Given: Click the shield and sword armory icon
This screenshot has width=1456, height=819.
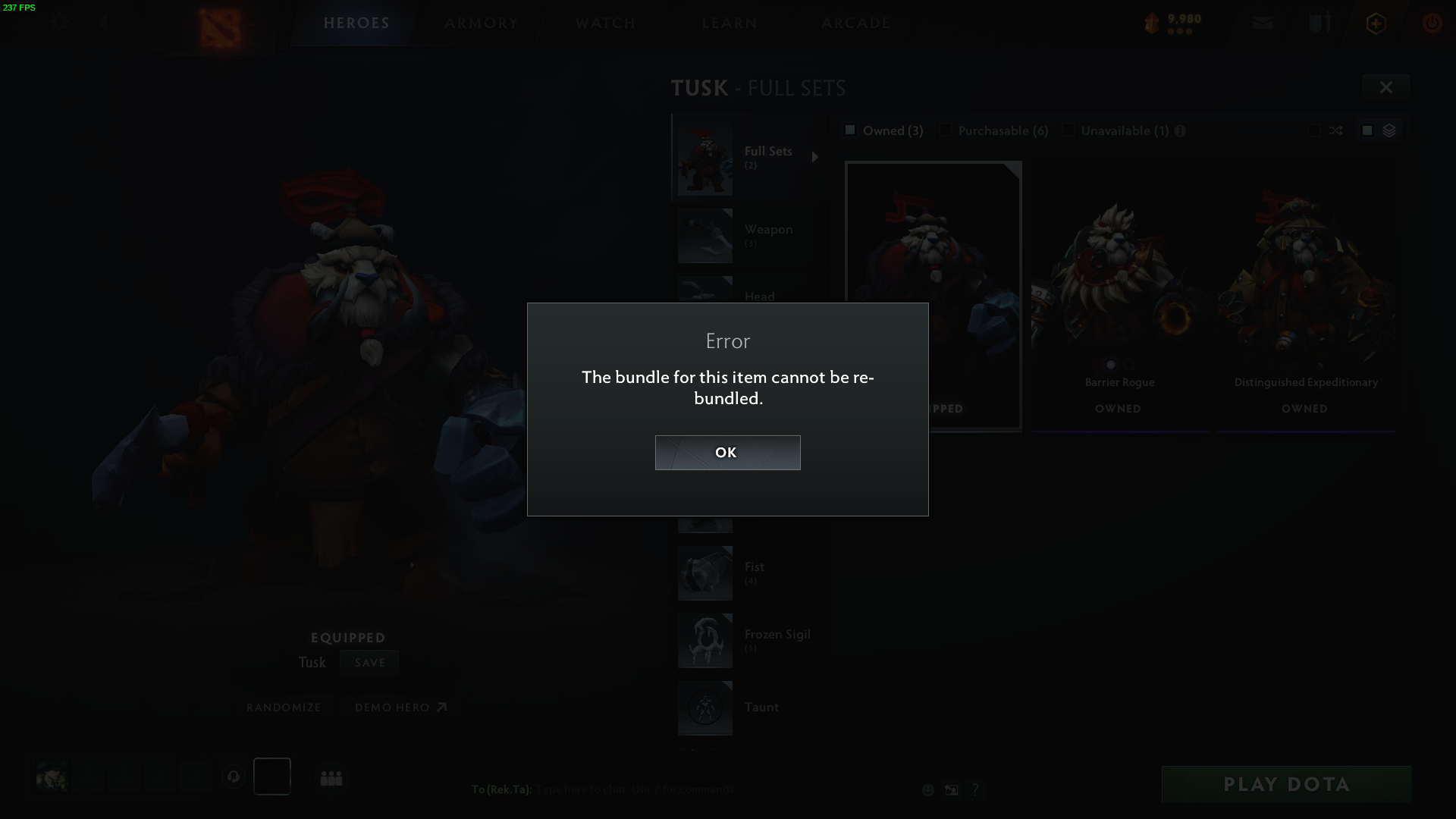Looking at the screenshot, I should click(1319, 23).
